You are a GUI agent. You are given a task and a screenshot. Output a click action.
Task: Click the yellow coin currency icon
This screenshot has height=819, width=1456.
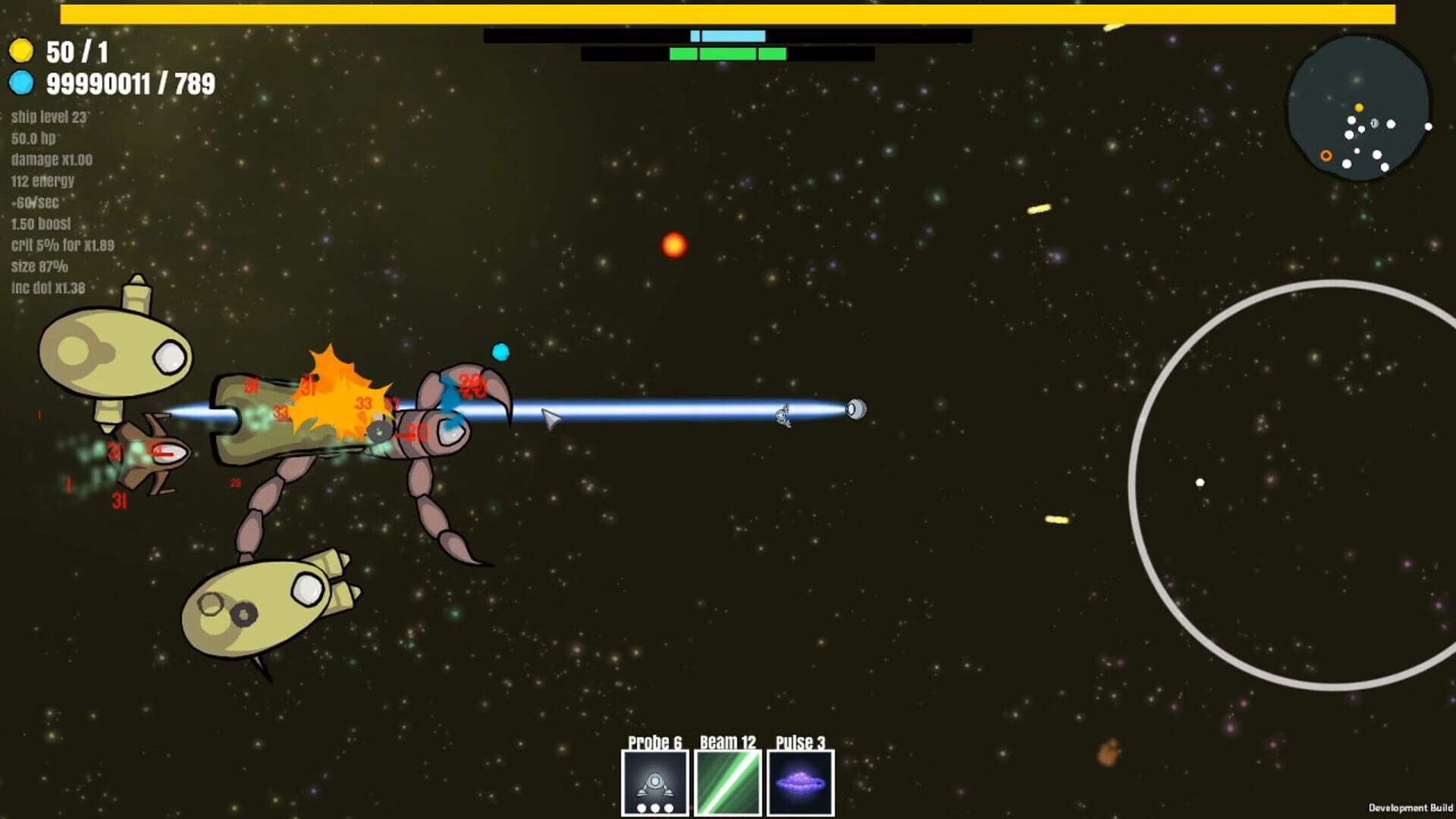(x=20, y=50)
